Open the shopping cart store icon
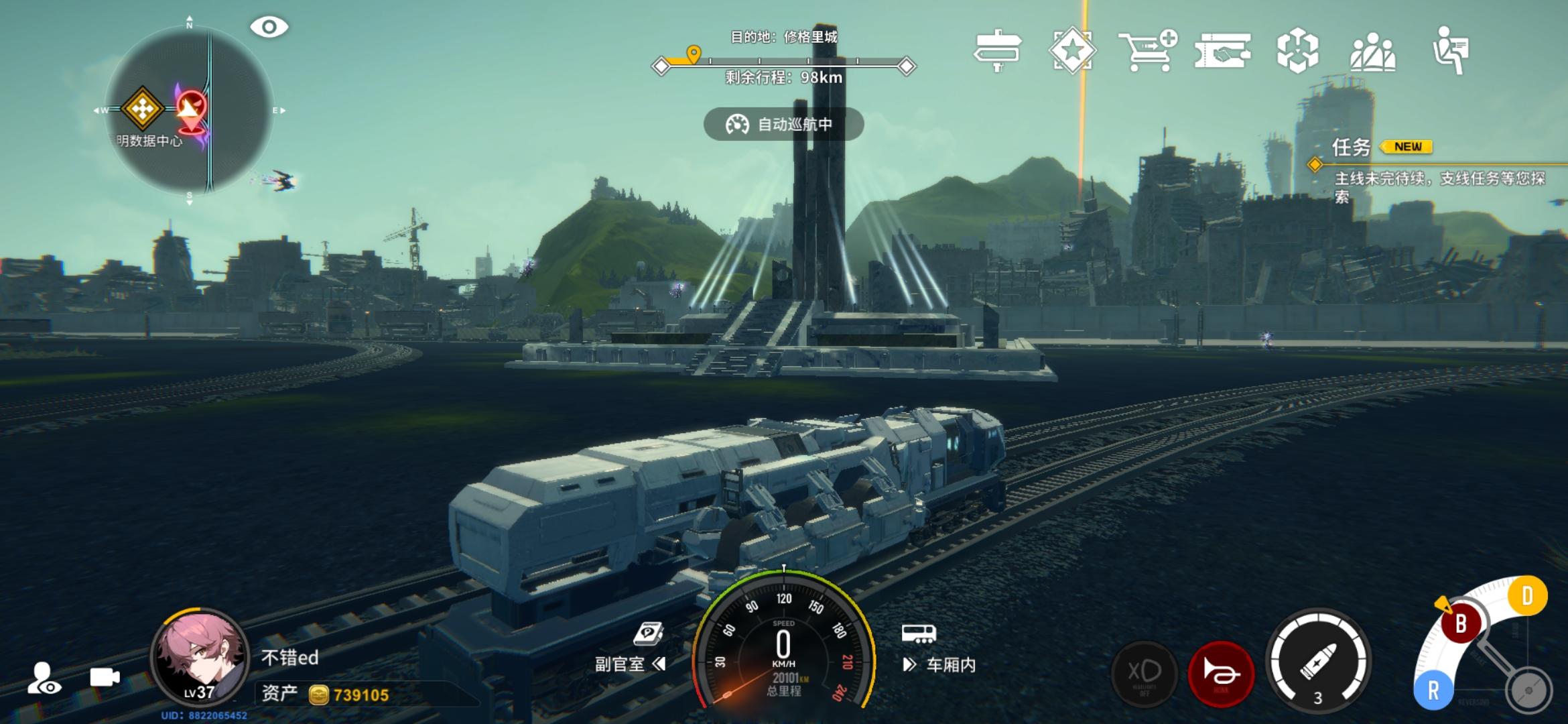This screenshot has height=724, width=1568. pos(1147,50)
